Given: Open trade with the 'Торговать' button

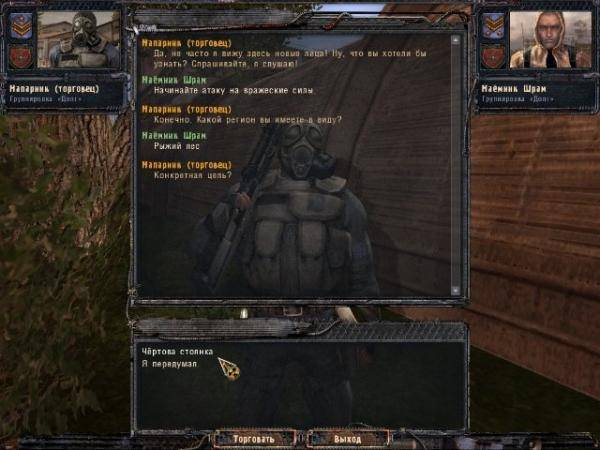Looking at the screenshot, I should pos(254,438).
